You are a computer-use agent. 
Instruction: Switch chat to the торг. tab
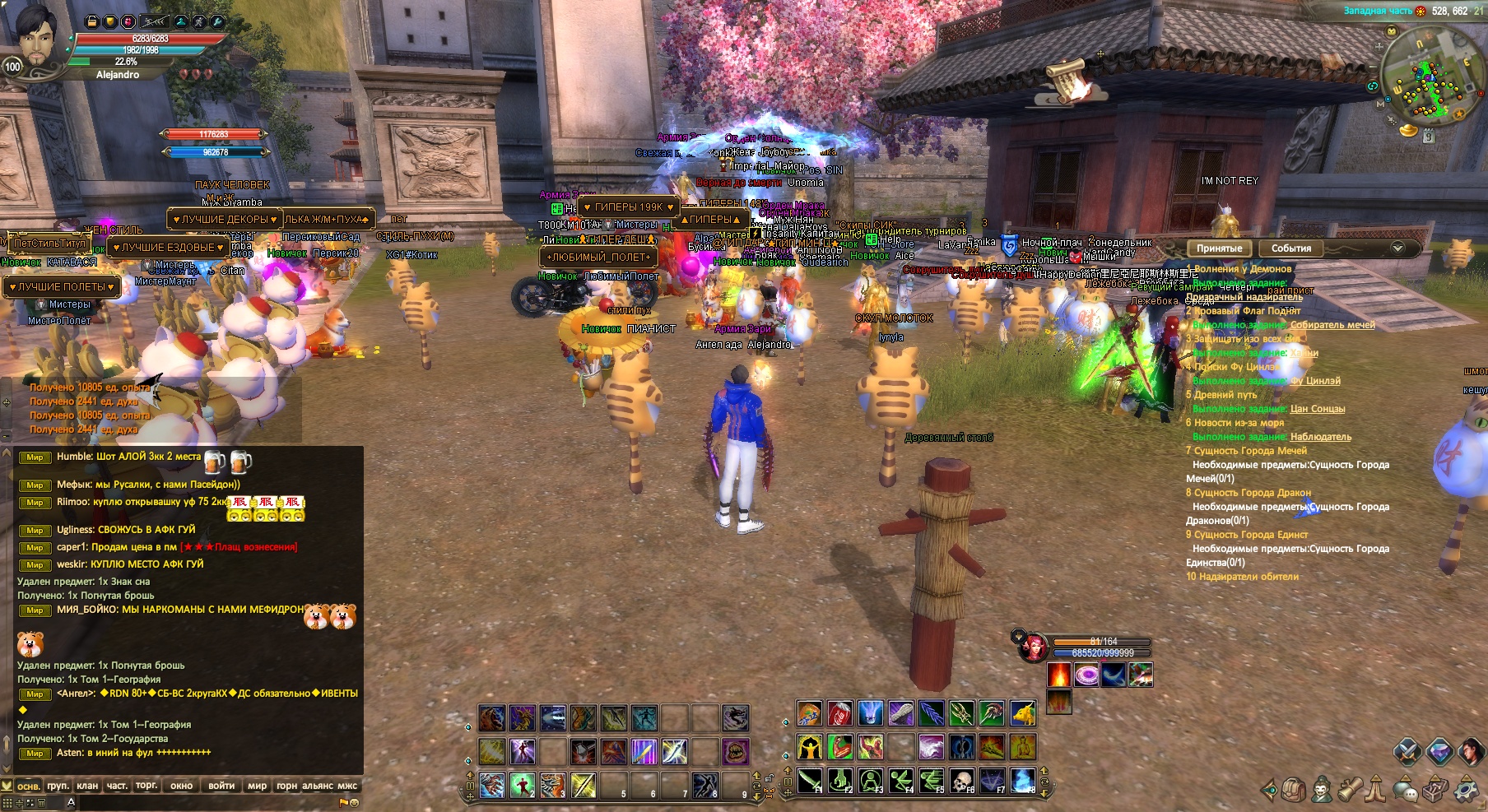click(x=146, y=786)
